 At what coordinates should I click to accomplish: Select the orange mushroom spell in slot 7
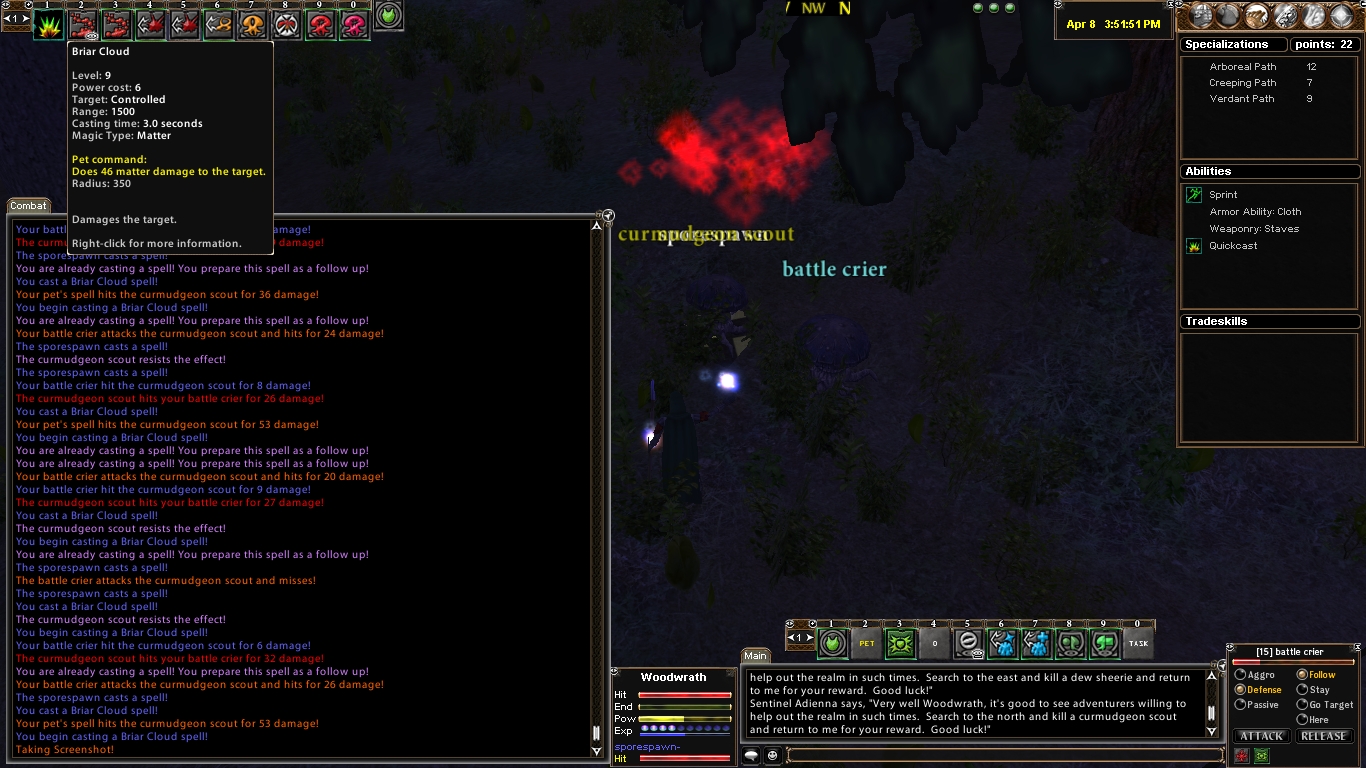[252, 25]
